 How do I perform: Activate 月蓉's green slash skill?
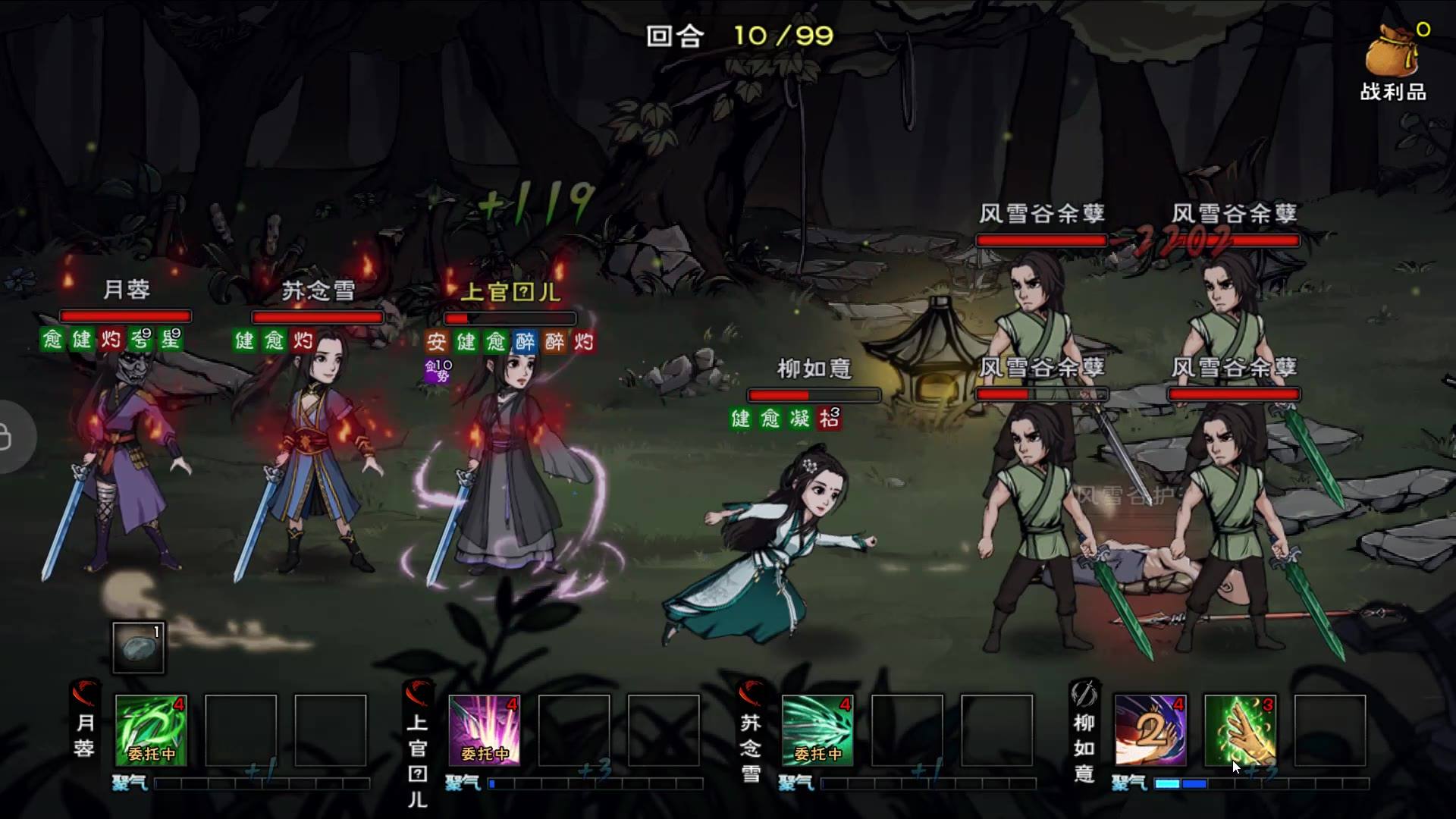coord(151,730)
